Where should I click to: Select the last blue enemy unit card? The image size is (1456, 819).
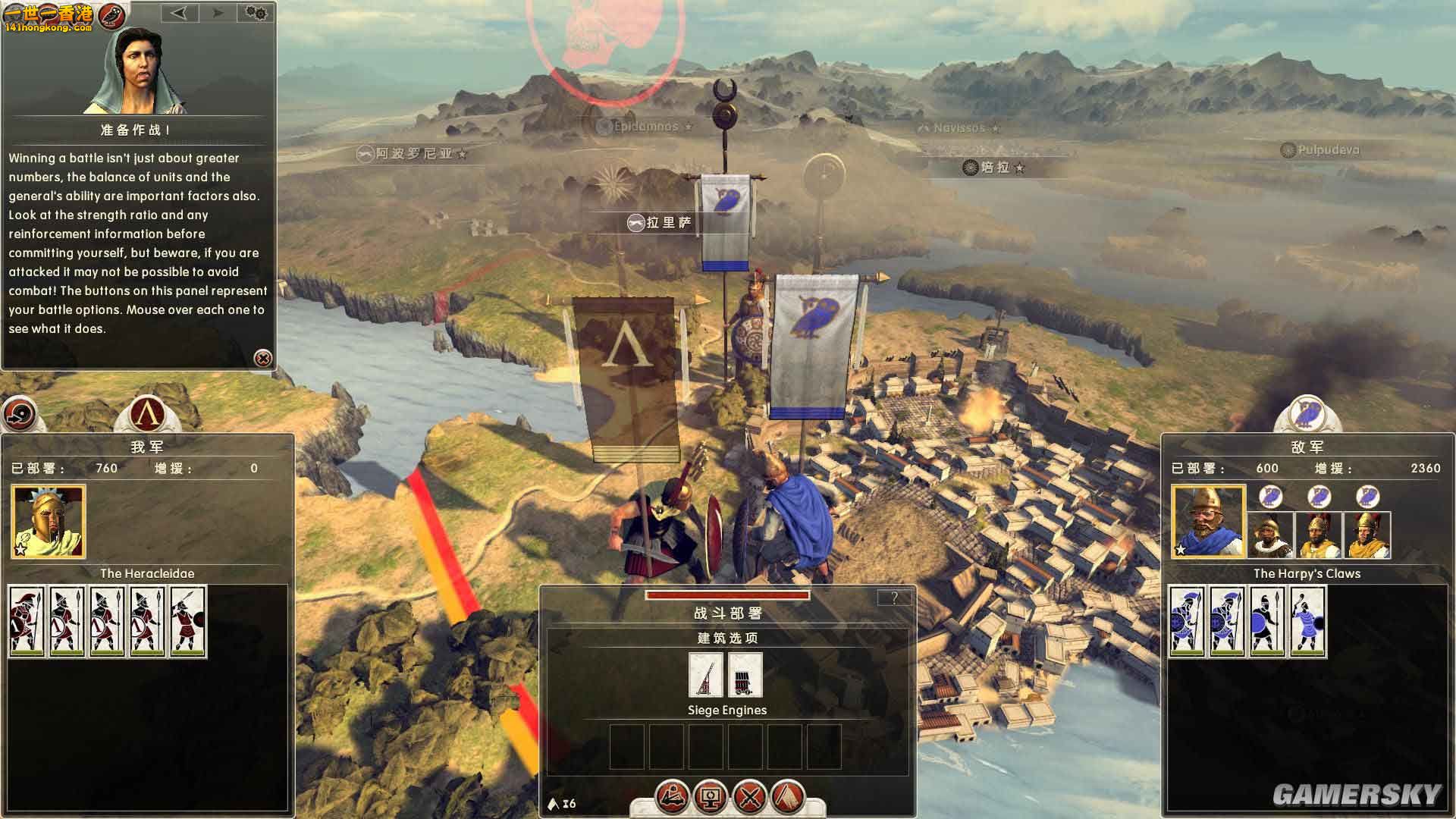(x=1307, y=620)
